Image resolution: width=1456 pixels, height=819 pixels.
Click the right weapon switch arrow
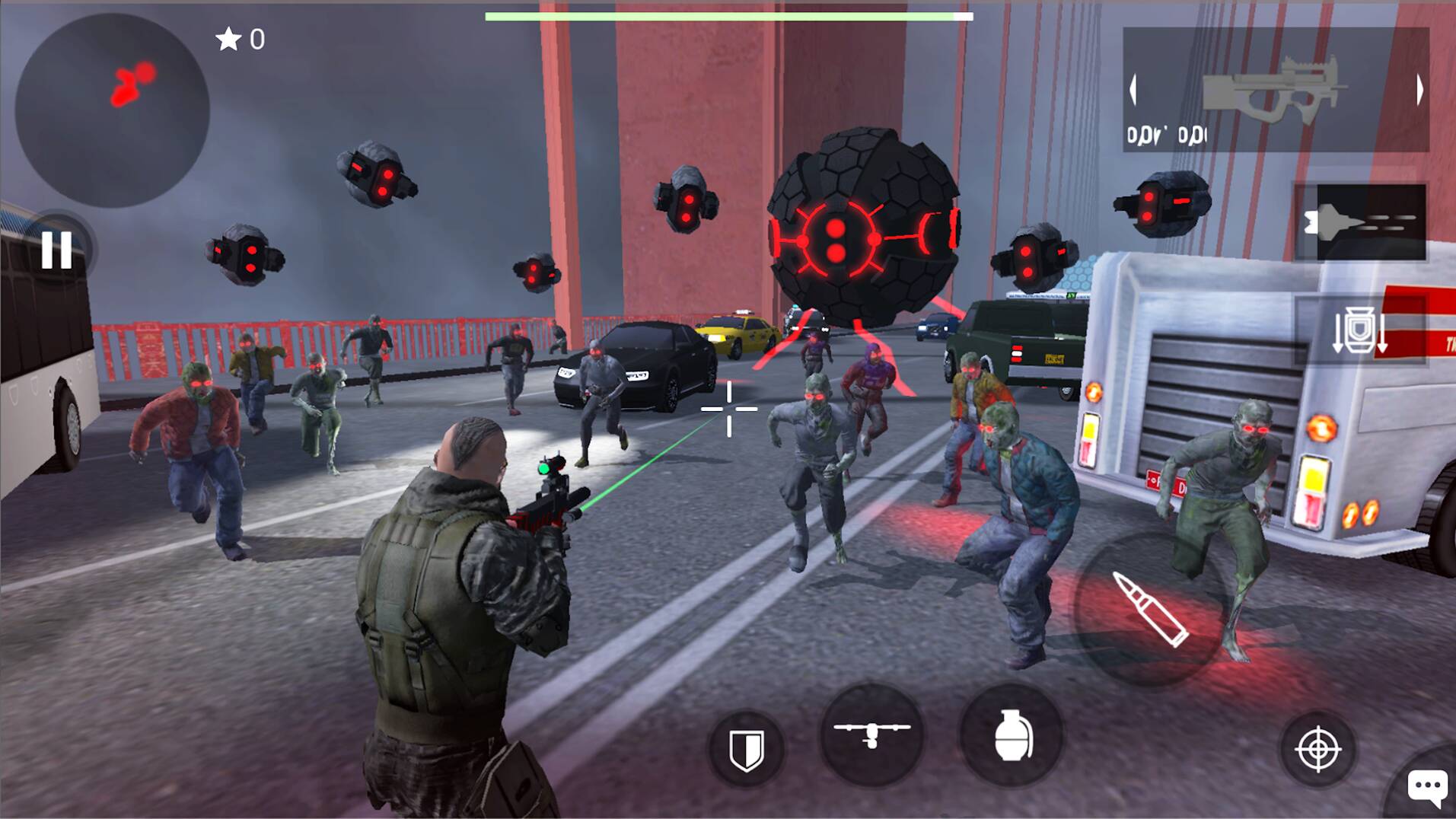1420,89
